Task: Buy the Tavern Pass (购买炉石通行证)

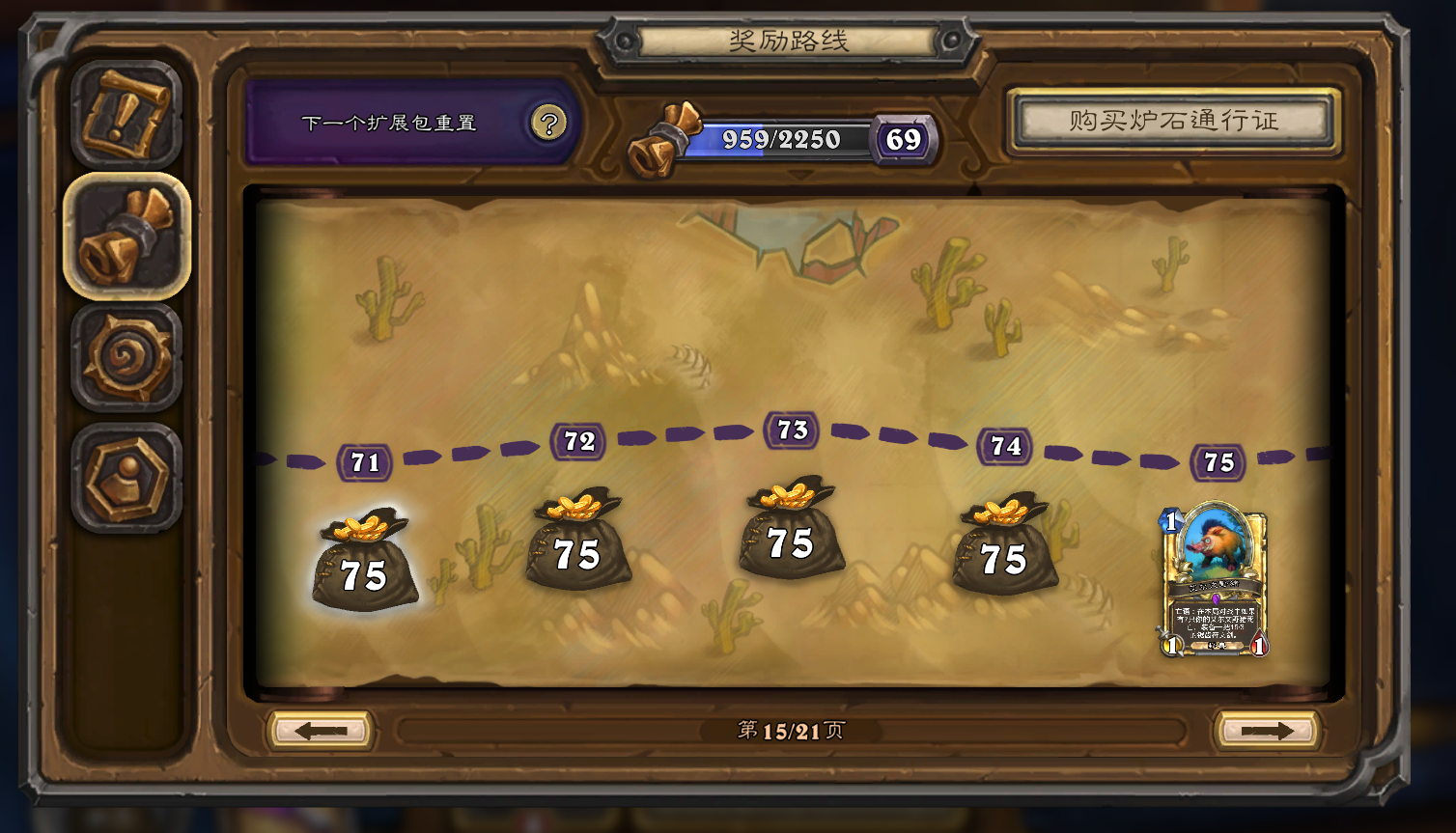Action: (x=1173, y=122)
